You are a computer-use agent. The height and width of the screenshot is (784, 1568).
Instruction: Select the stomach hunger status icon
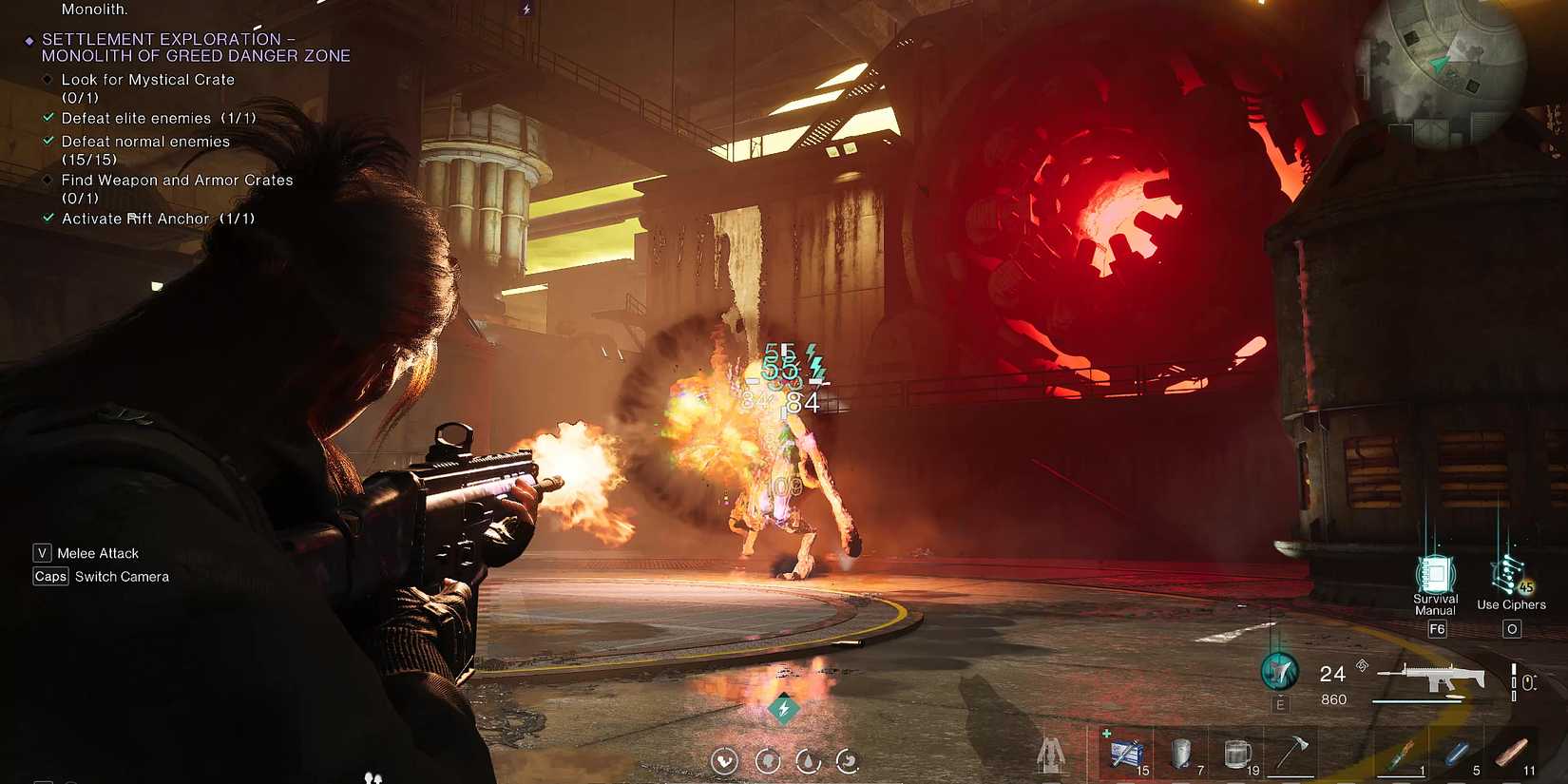click(848, 760)
